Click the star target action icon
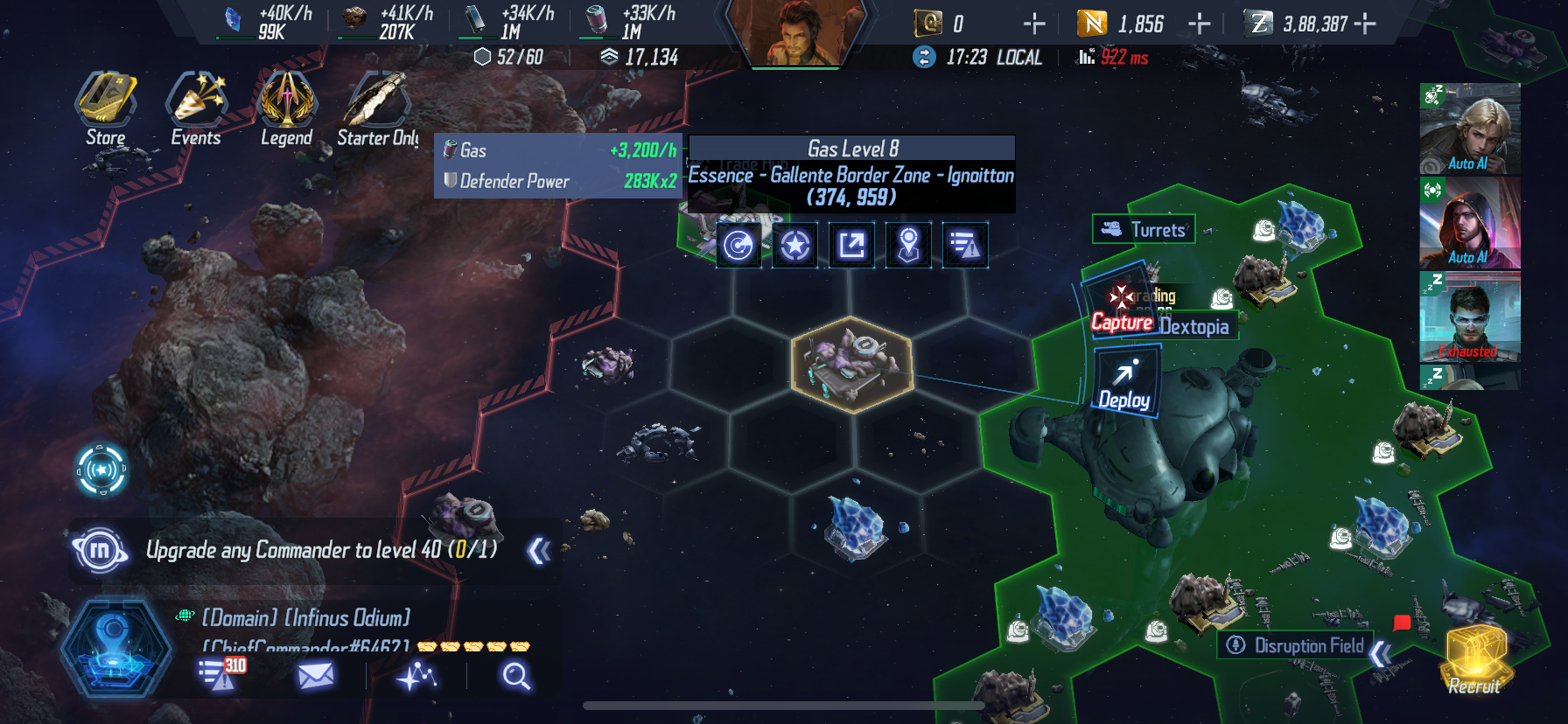1568x724 pixels. 794,245
